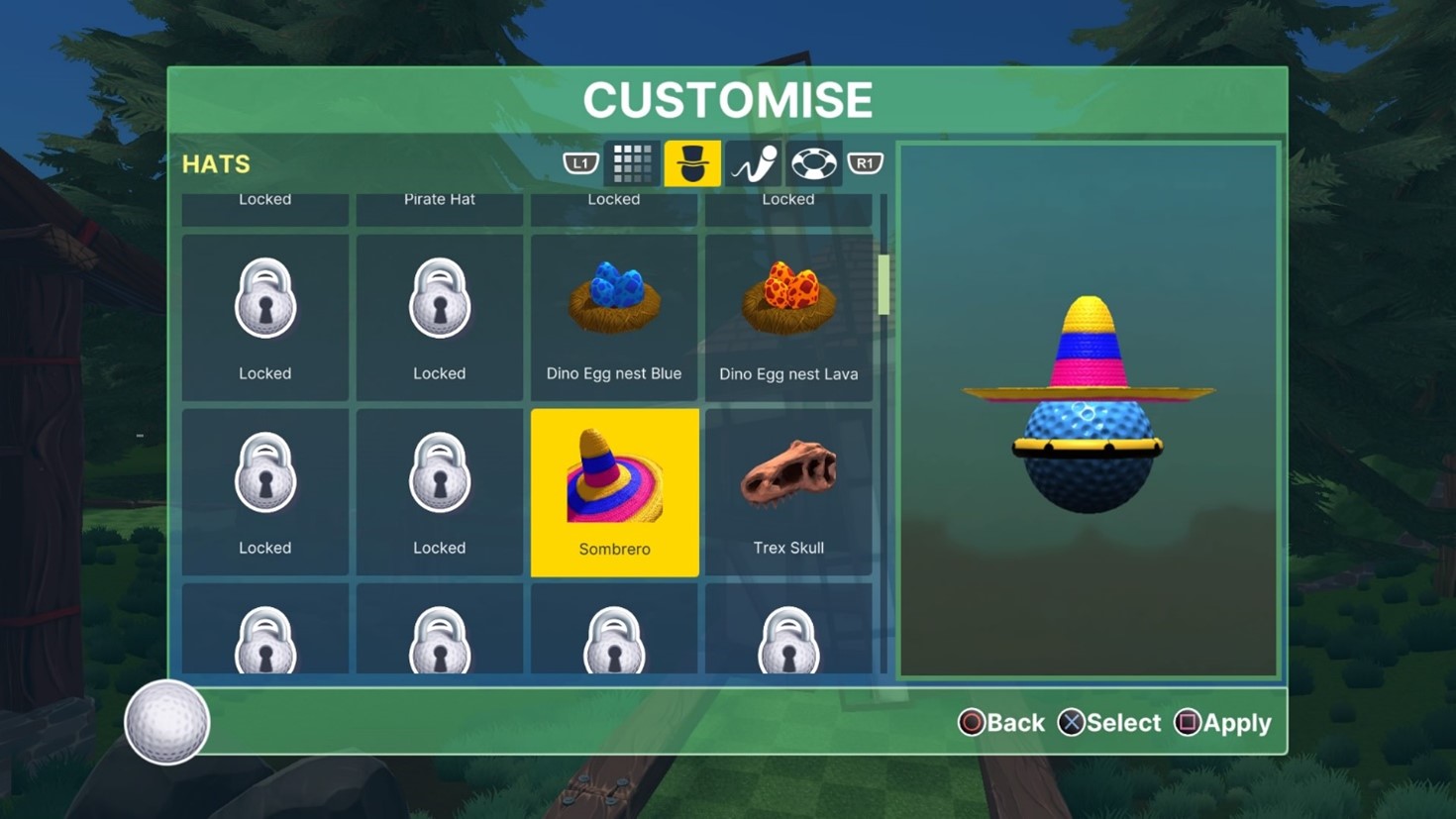Pick the Dino Egg nest Blue hat
1456x819 pixels.
[x=614, y=317]
